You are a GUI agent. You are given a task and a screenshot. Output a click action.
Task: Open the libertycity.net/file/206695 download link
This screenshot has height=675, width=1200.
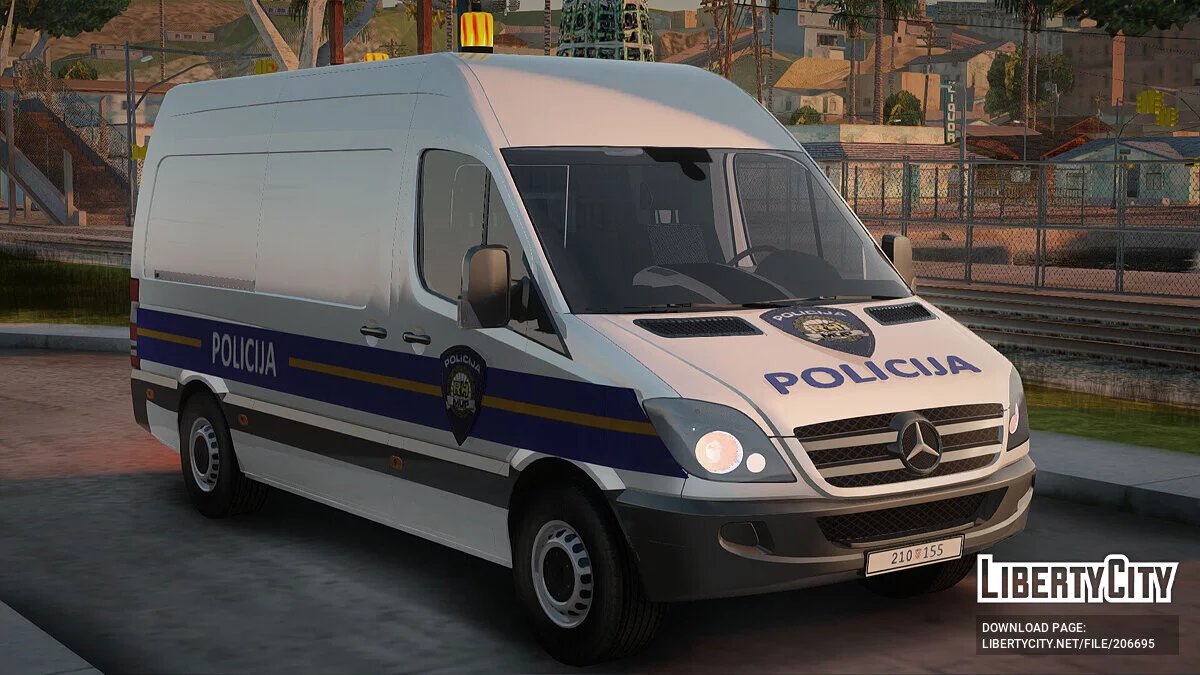tap(1067, 644)
